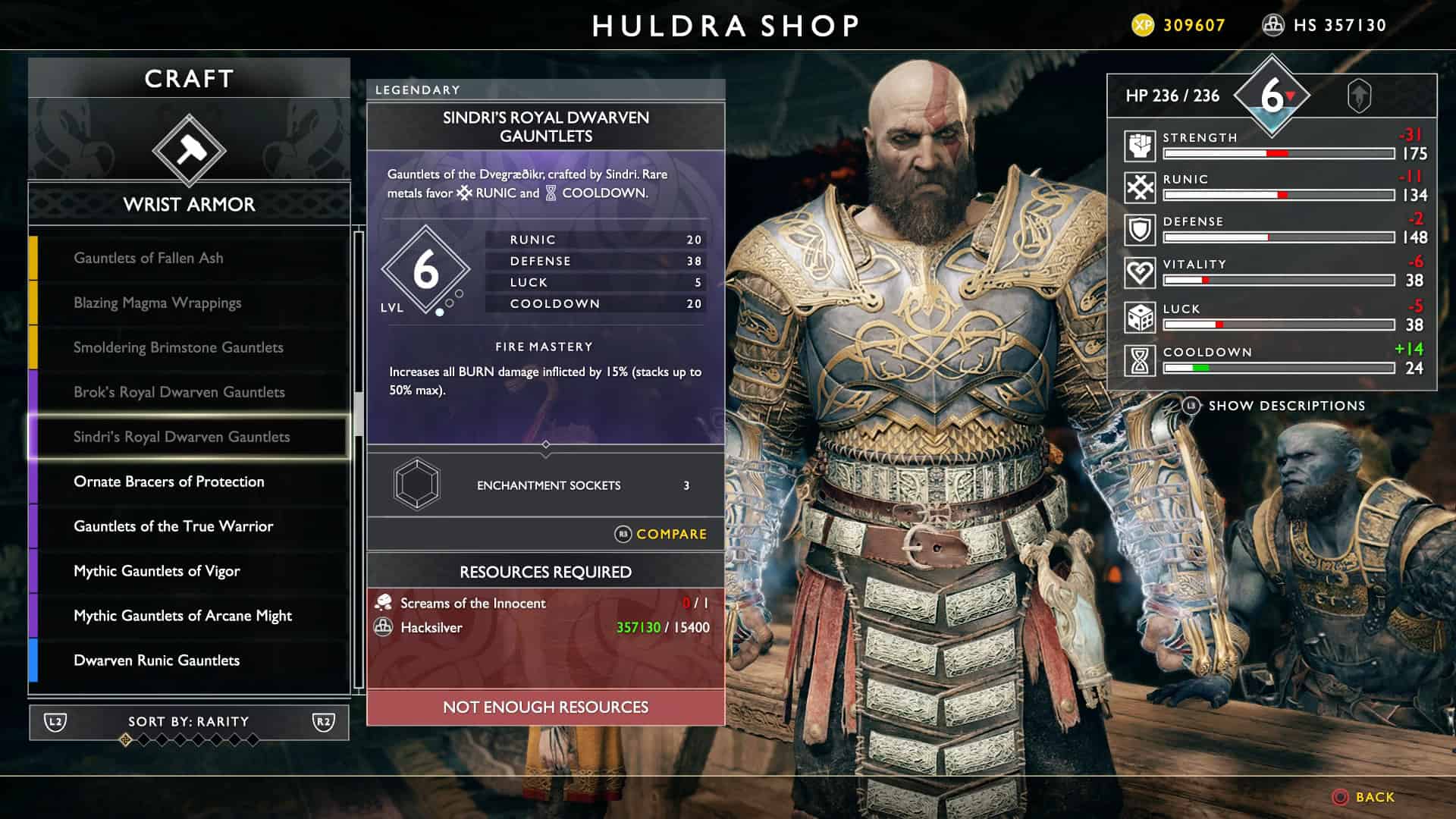Image resolution: width=1456 pixels, height=819 pixels.
Task: Choose Mythic Gauntlets of Arcane Might
Action: 182,616
